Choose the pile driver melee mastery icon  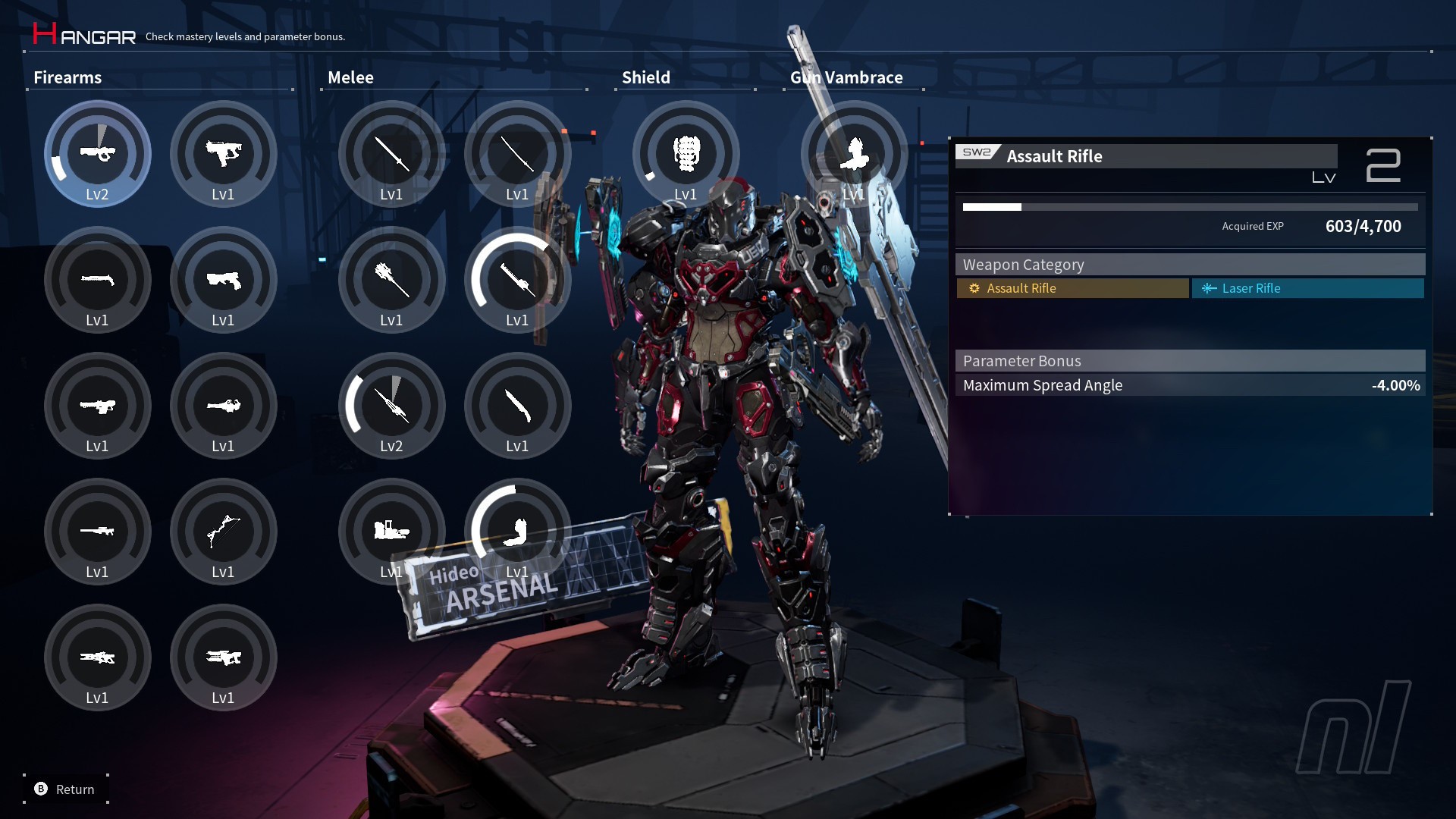tap(391, 531)
